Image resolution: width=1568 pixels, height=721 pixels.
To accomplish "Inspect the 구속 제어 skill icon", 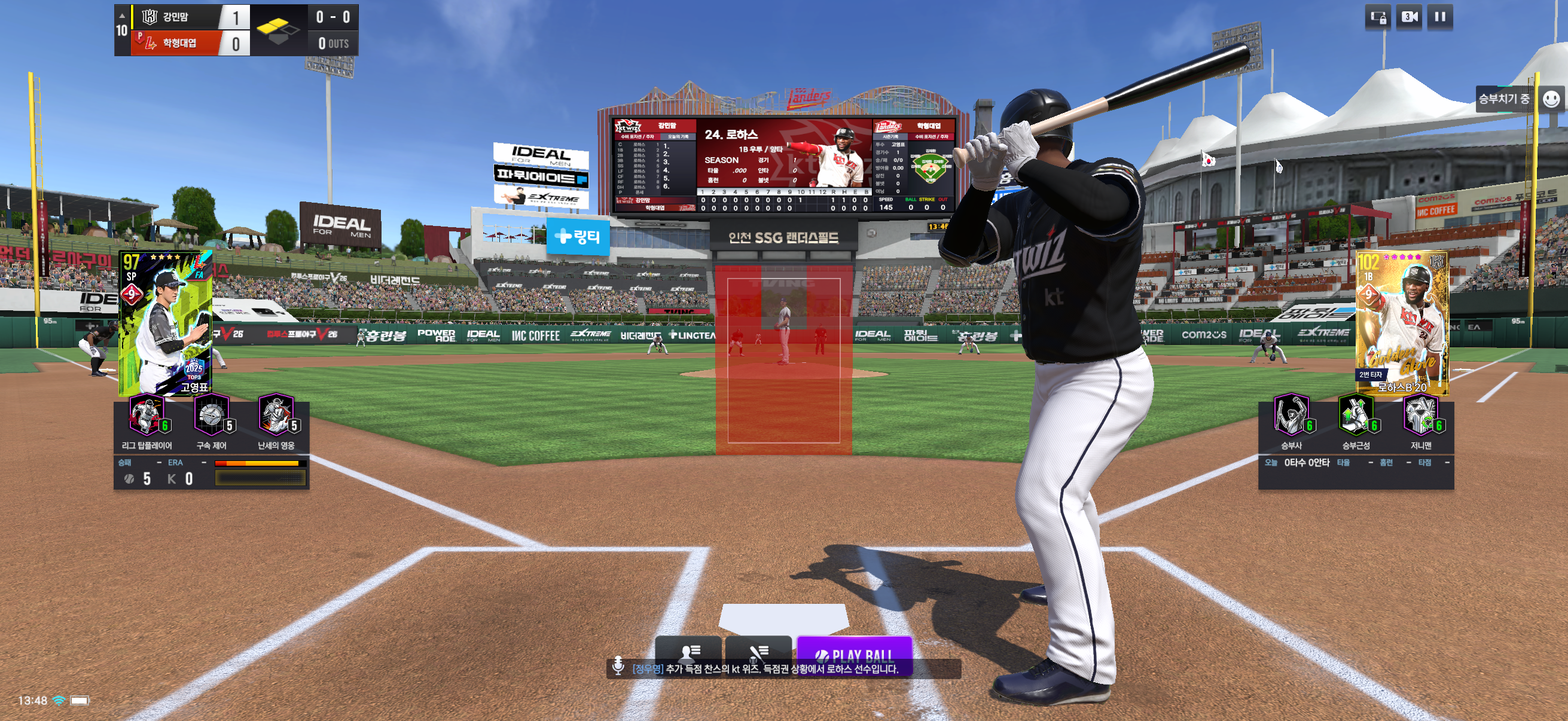I will [211, 416].
